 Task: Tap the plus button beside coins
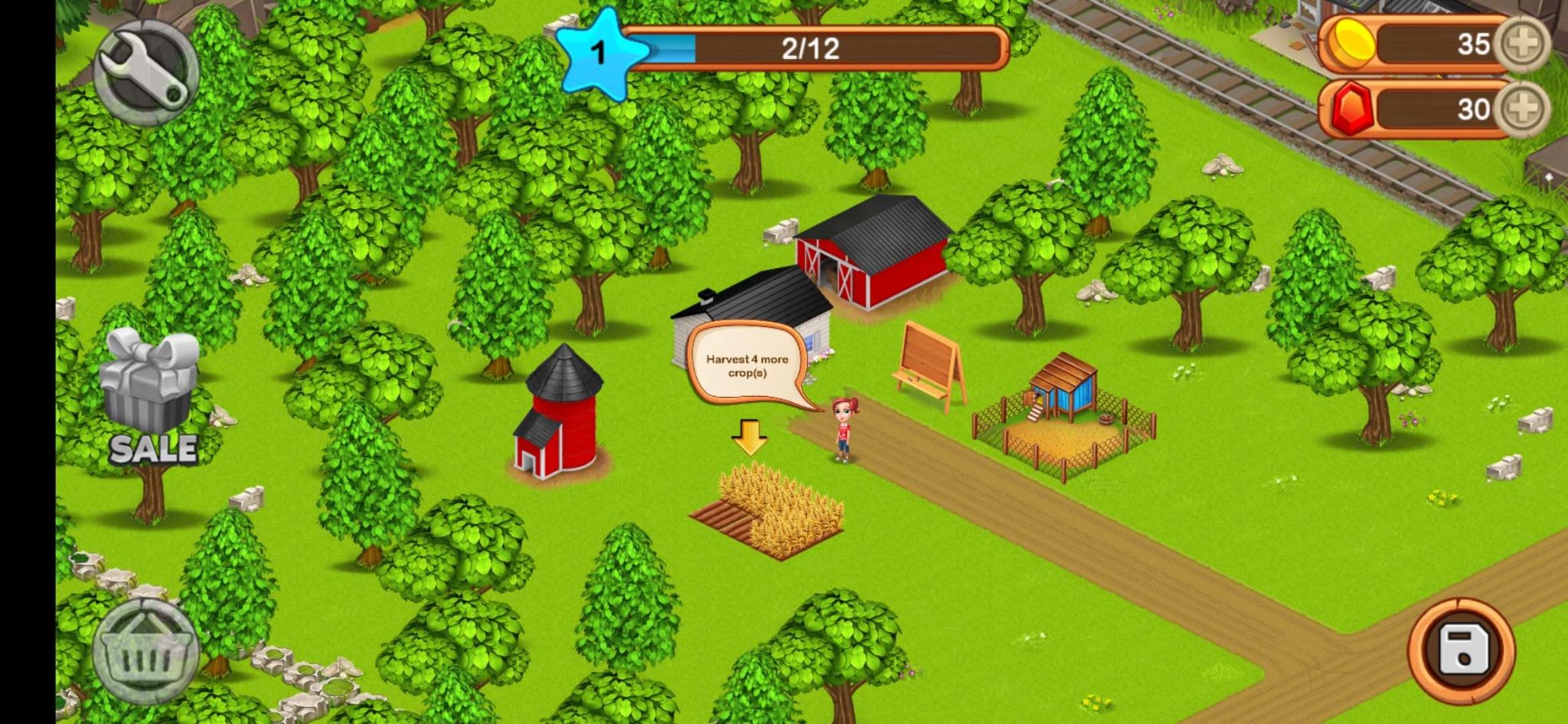1522,44
